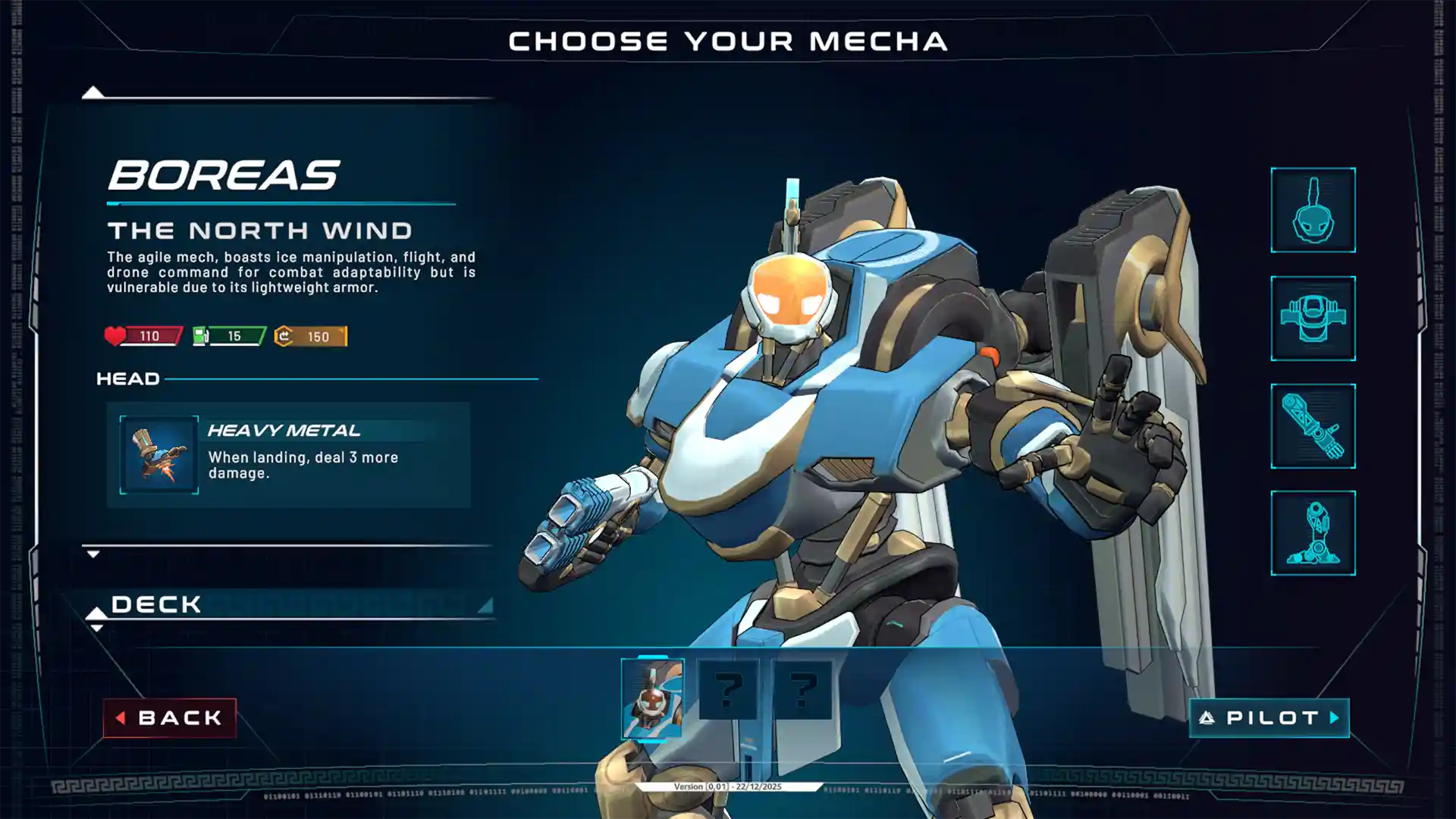This screenshot has width=1456, height=819.
Task: Click the up arrow above BOREAS title
Action: click(x=94, y=93)
